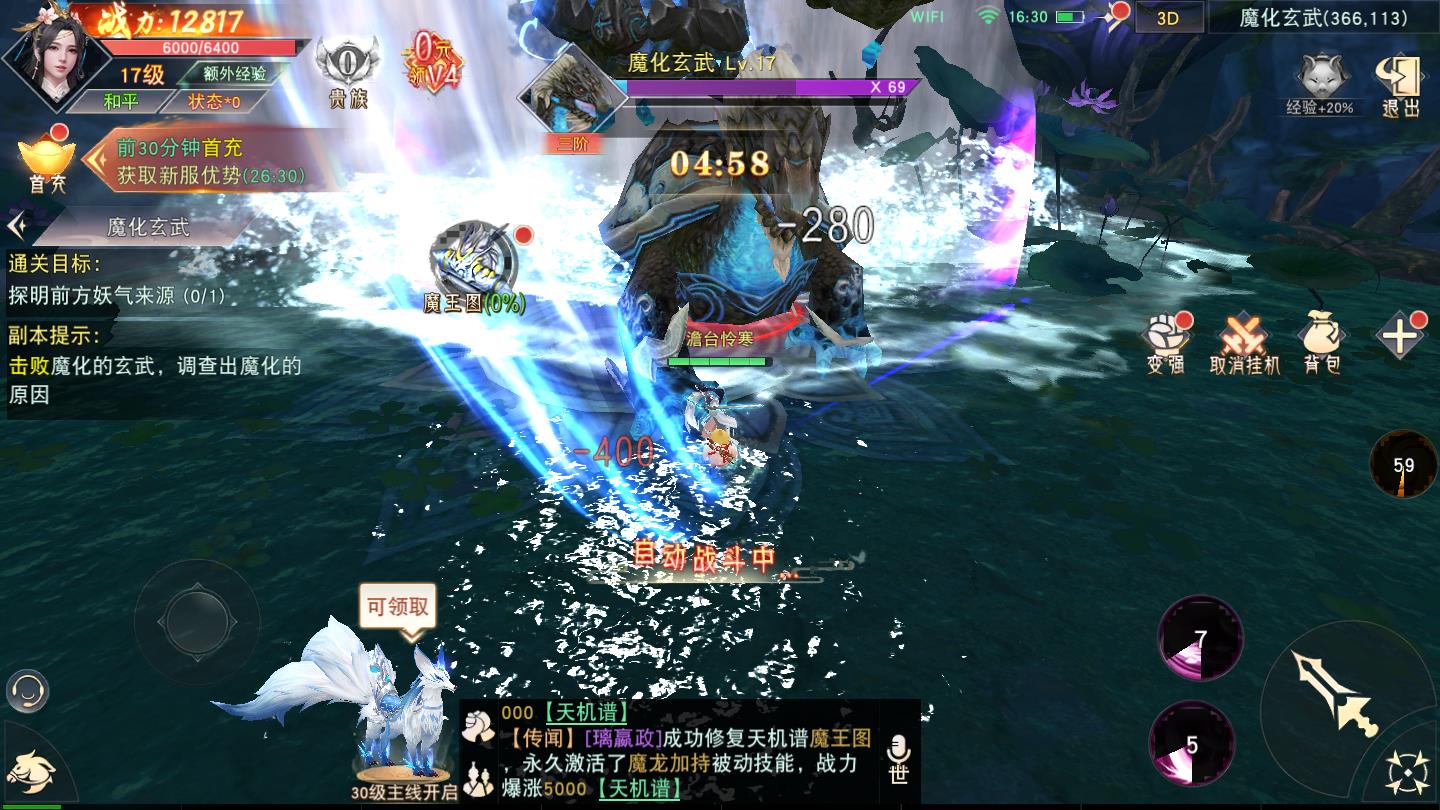Exit the dungeon with 退出

tap(1399, 85)
